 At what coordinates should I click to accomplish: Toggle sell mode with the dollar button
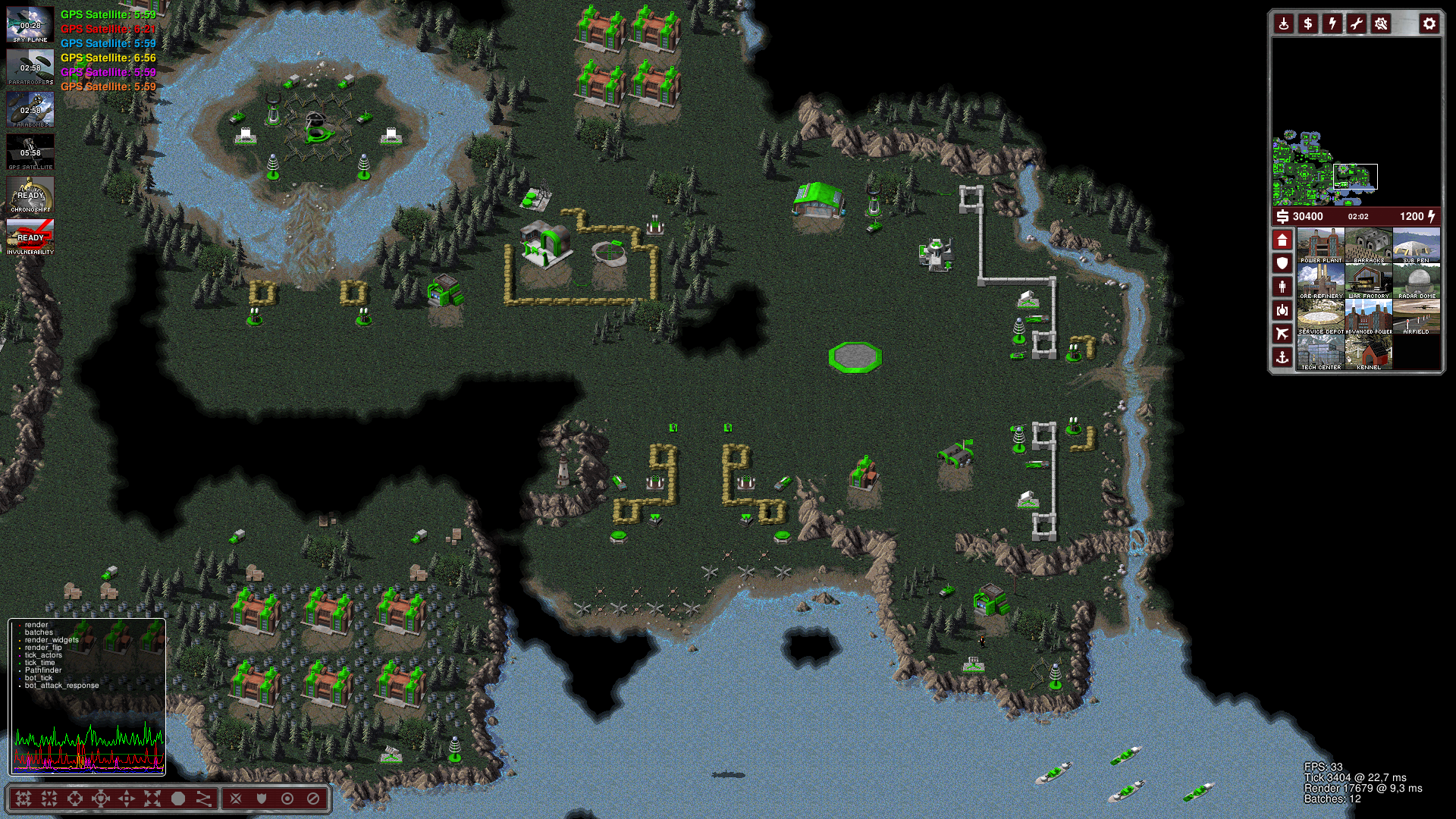(x=1308, y=24)
